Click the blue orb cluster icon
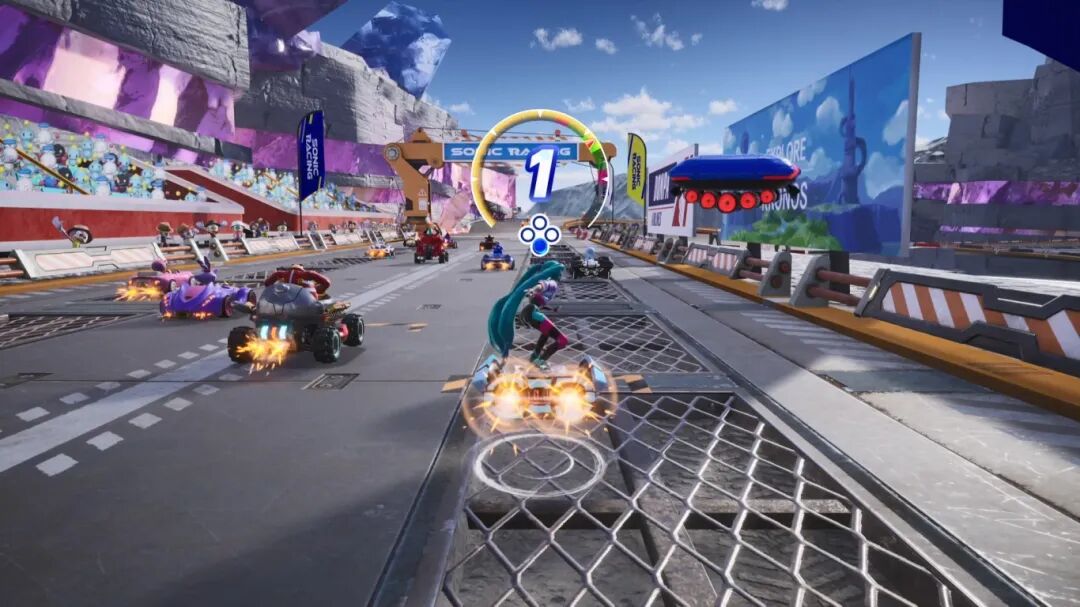Image resolution: width=1080 pixels, height=607 pixels. coord(540,234)
